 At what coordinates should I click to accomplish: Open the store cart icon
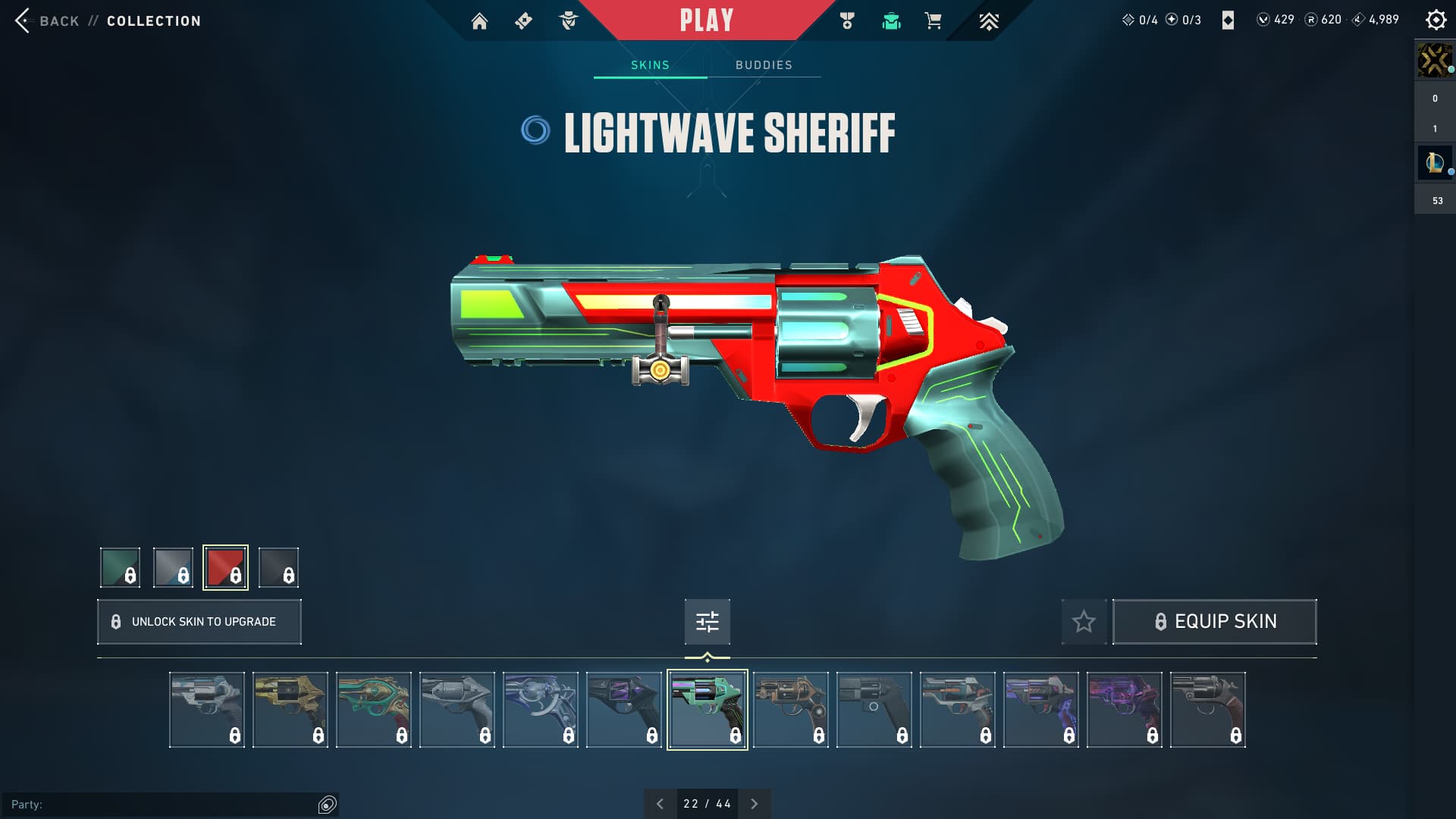(933, 21)
